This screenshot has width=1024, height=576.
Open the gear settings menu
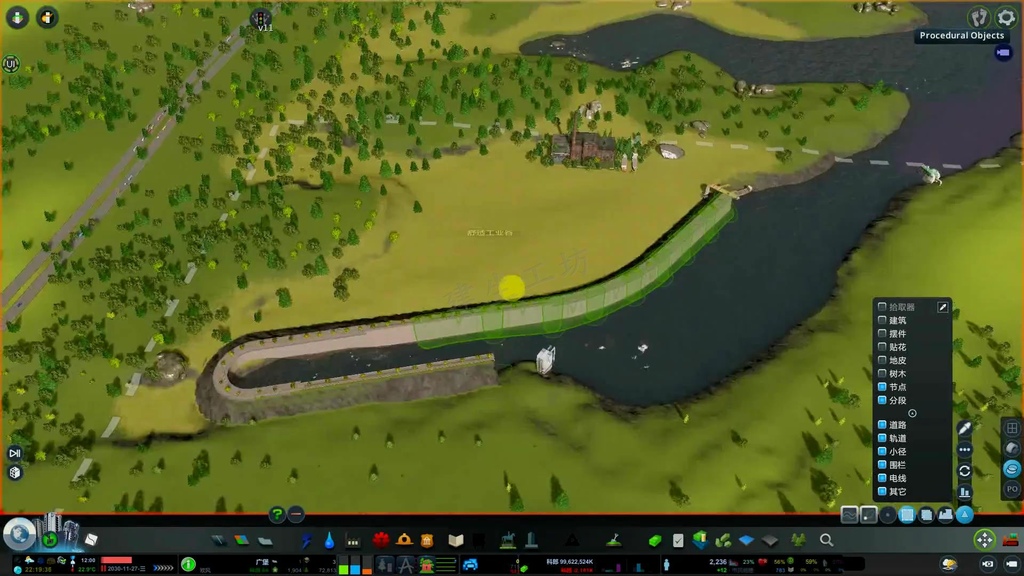[1006, 17]
